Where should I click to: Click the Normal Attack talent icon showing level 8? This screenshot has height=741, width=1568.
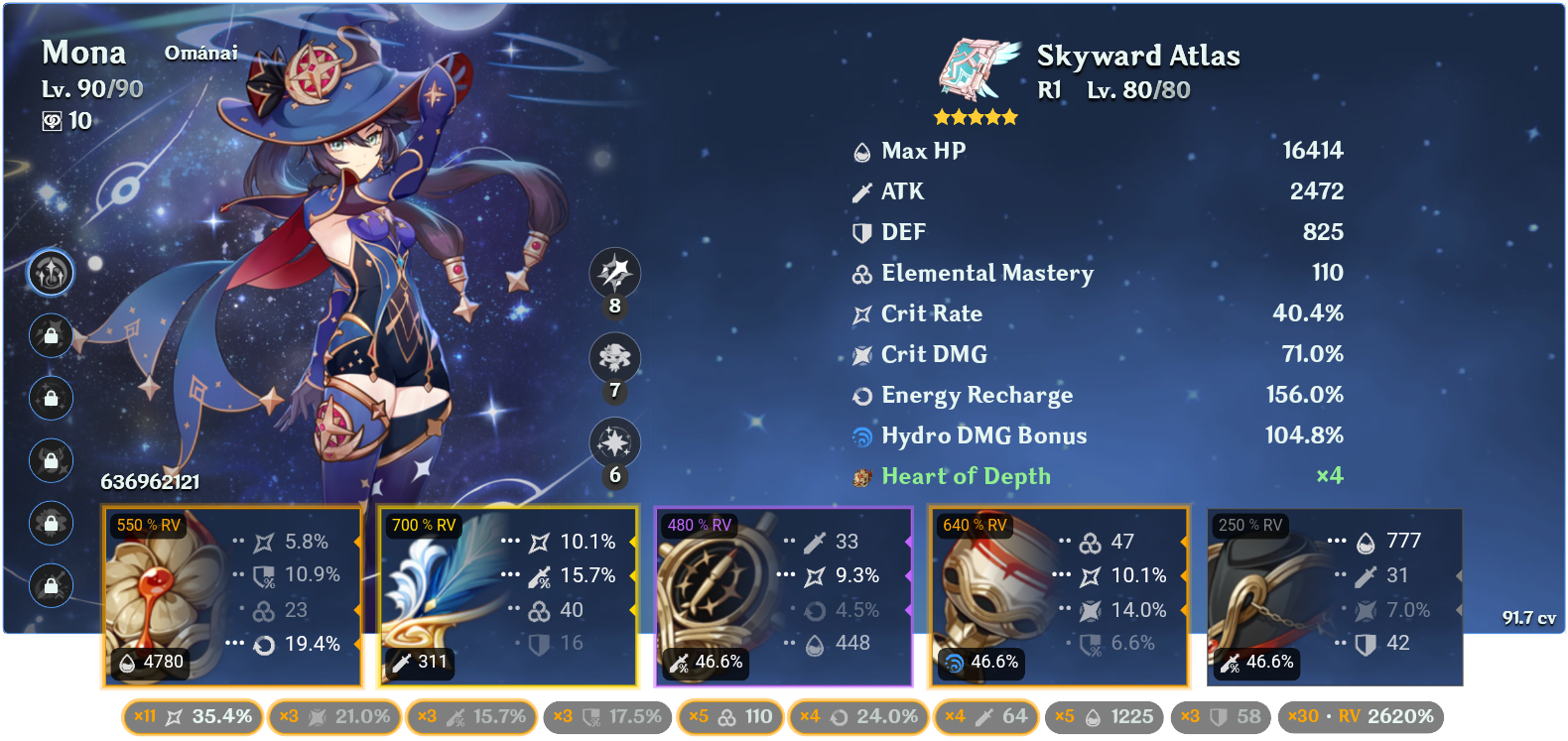coord(614,274)
